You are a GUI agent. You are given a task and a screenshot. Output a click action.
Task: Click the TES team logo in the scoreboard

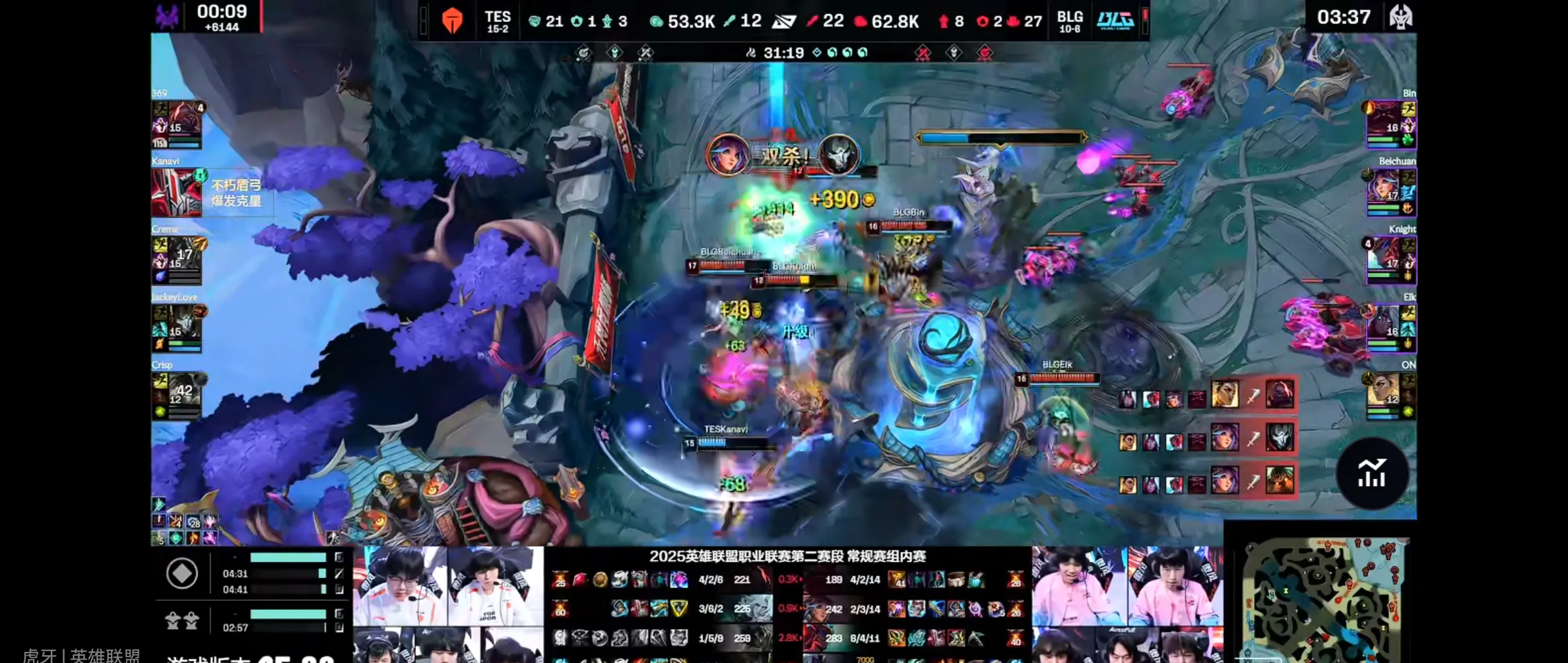(x=453, y=20)
